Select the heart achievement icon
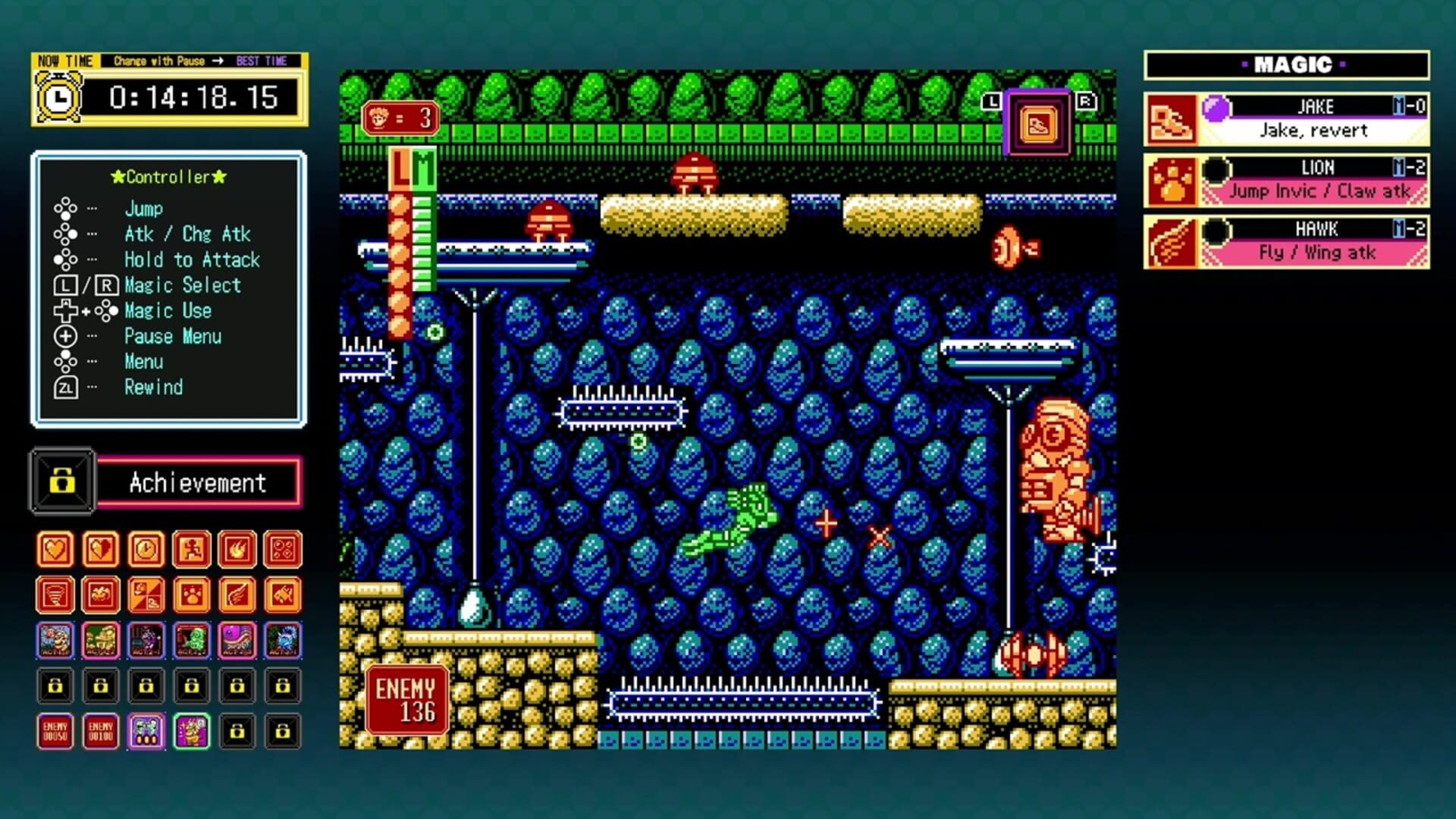 [x=55, y=550]
